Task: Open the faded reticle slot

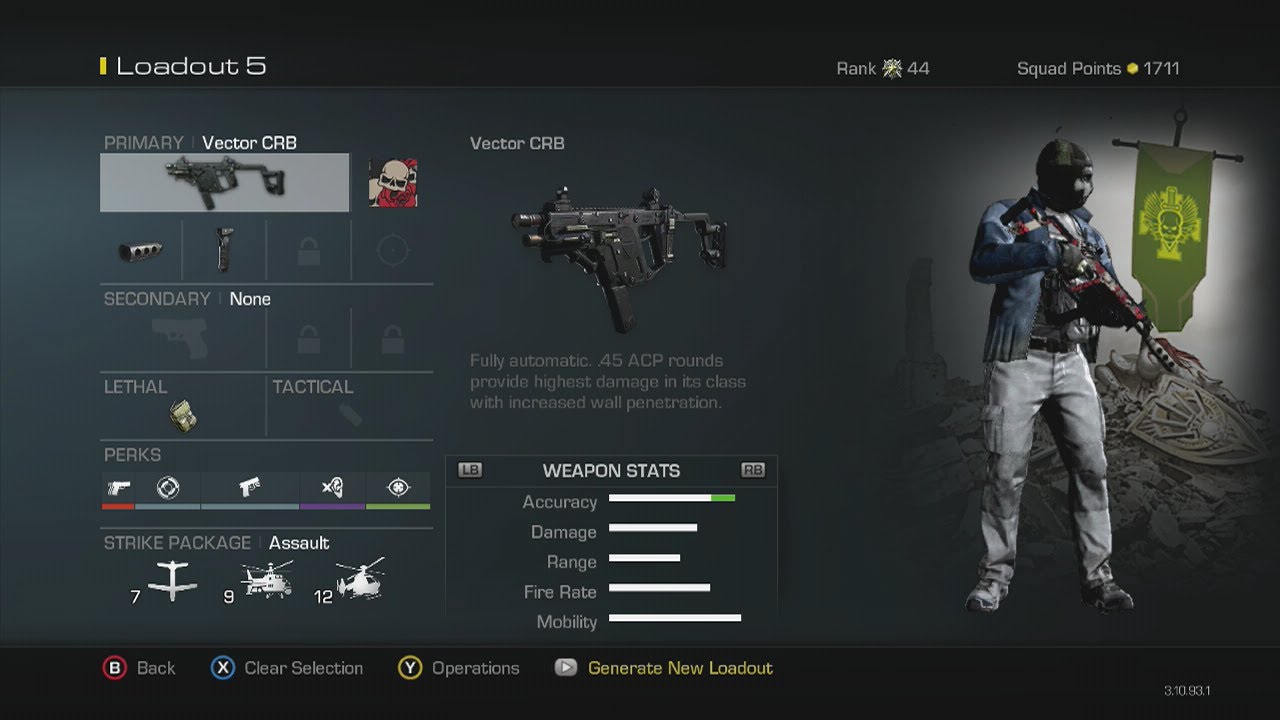Action: (392, 251)
